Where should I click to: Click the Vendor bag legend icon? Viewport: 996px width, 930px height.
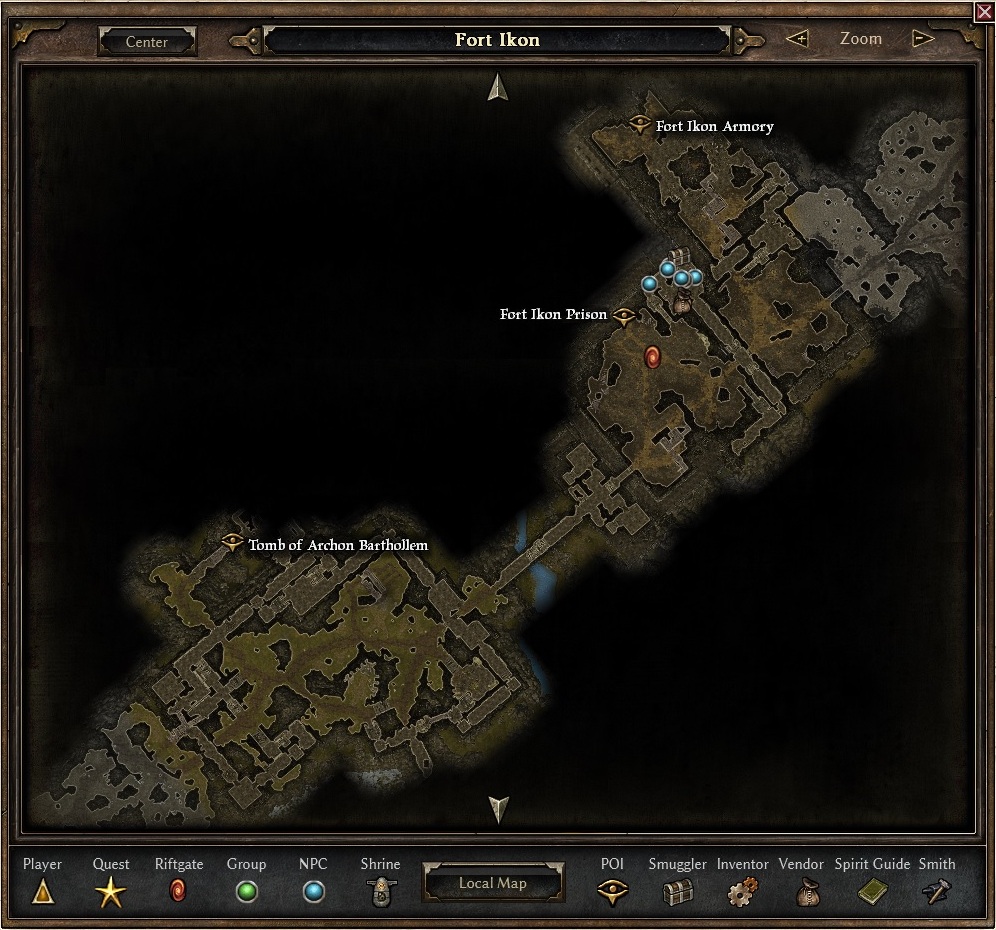tap(808, 891)
